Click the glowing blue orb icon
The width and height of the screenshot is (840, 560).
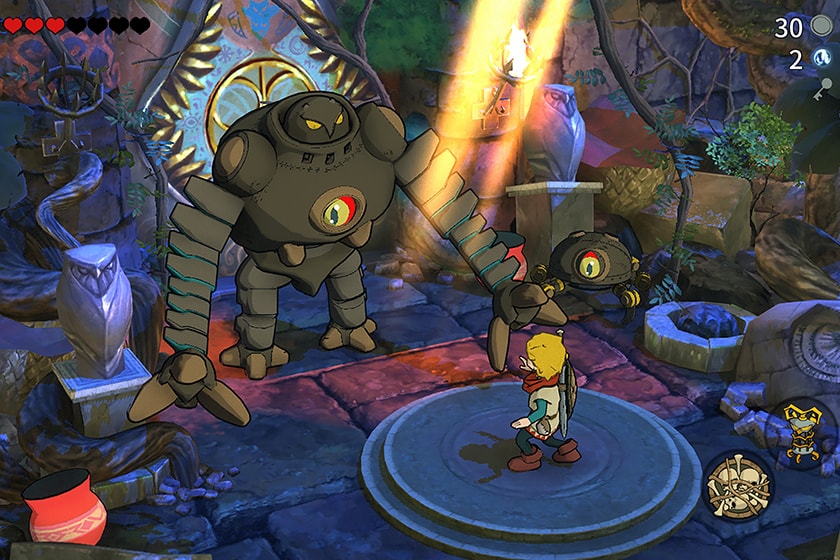pos(822,59)
